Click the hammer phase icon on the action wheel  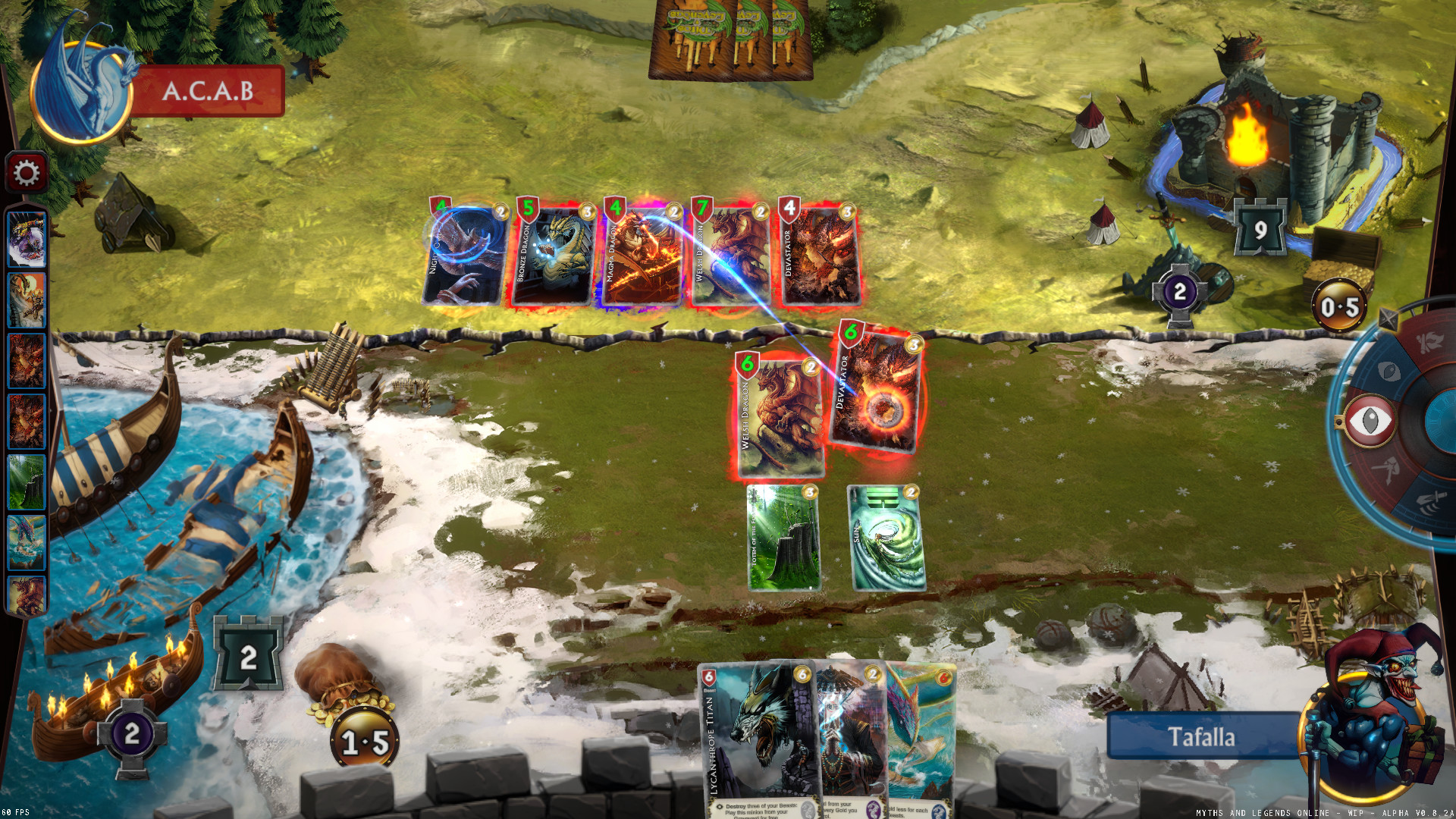coord(1386,467)
